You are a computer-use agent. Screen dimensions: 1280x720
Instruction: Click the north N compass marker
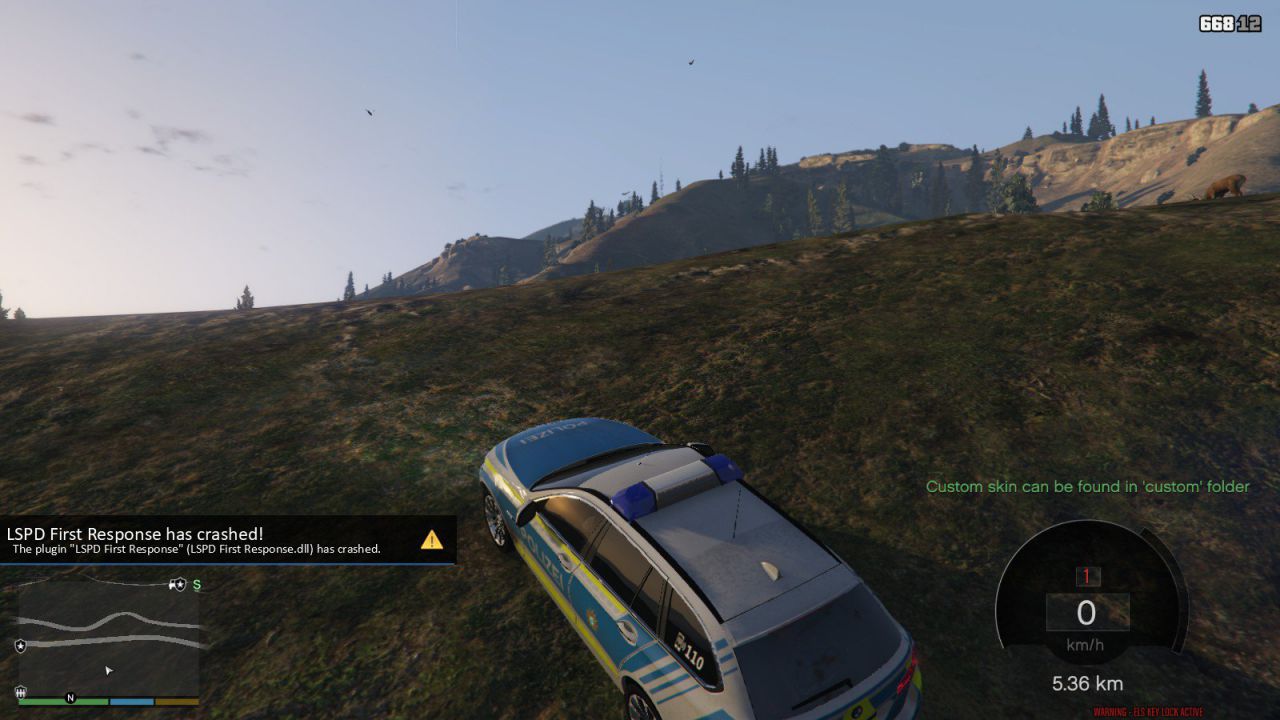coord(70,697)
